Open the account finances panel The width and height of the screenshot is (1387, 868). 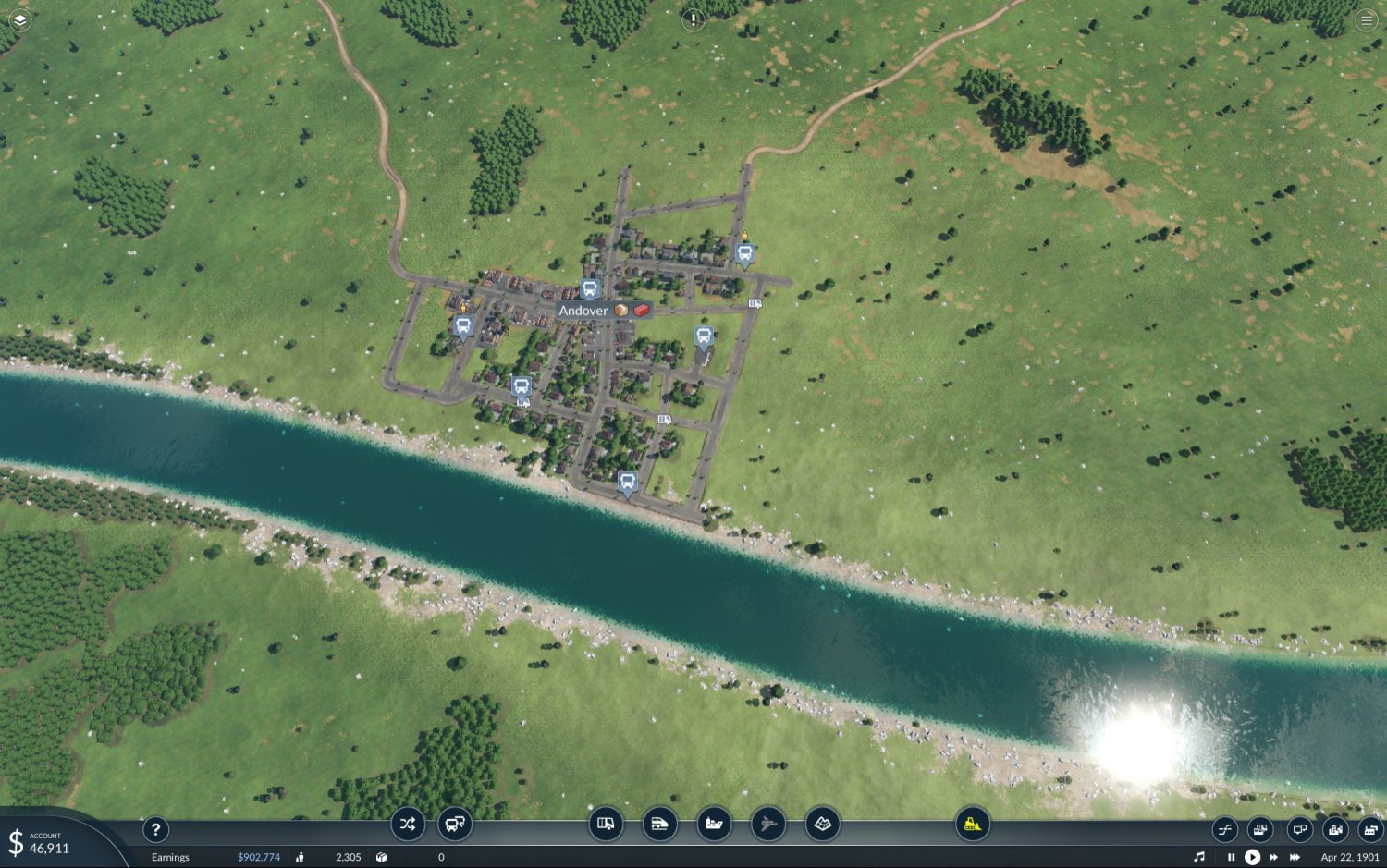coord(41,843)
